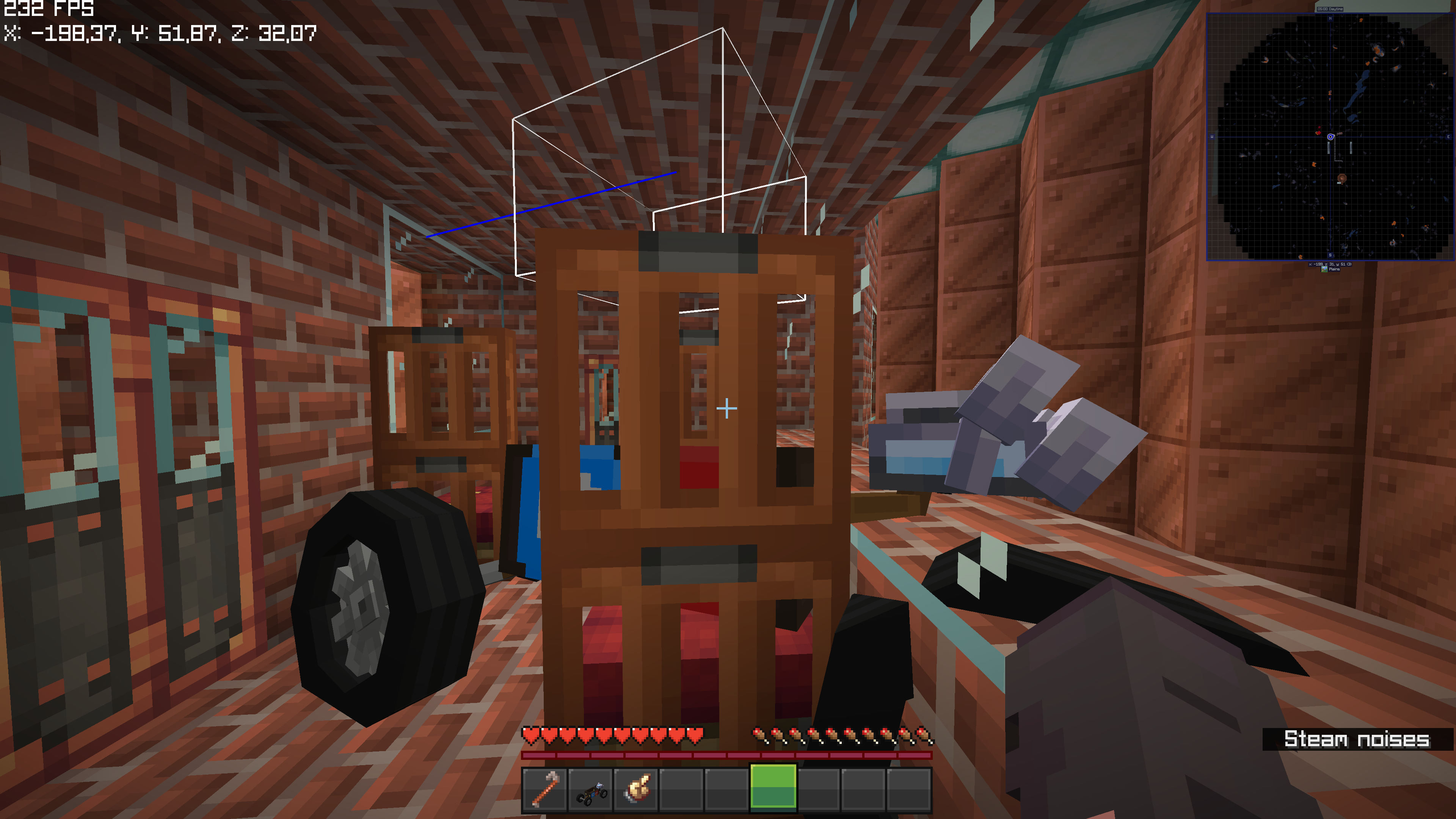Viewport: 1456px width, 819px height.
Task: Click the '05:00 Daytime' label above the minimap
Action: click(1330, 9)
